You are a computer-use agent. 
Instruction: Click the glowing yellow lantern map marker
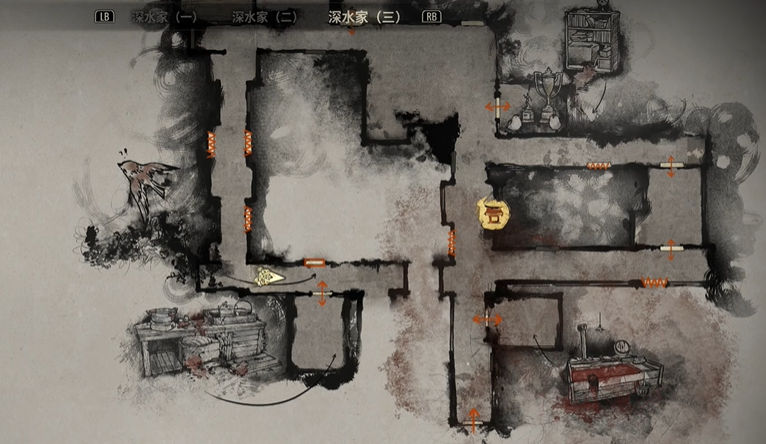click(x=491, y=214)
